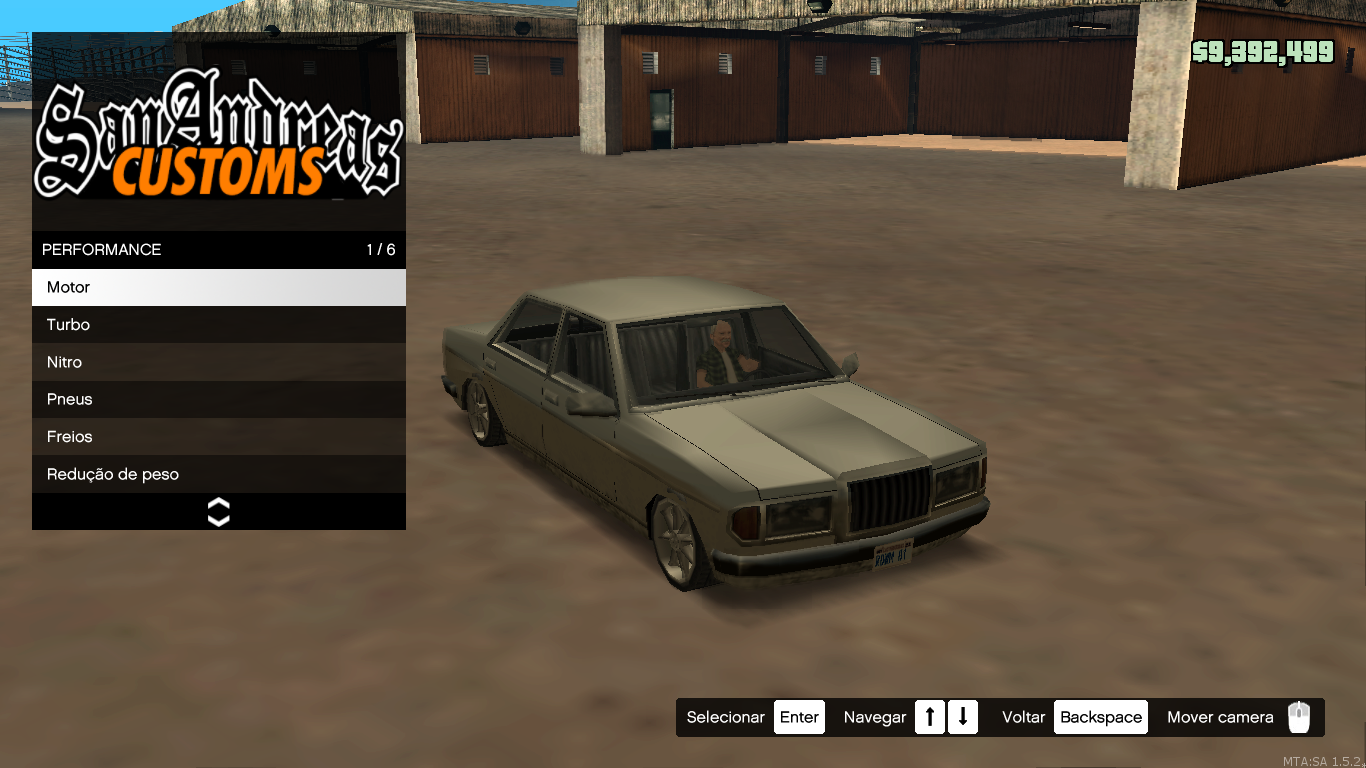Select Pneus in the performance list
Image resolution: width=1366 pixels, height=768 pixels.
point(218,399)
